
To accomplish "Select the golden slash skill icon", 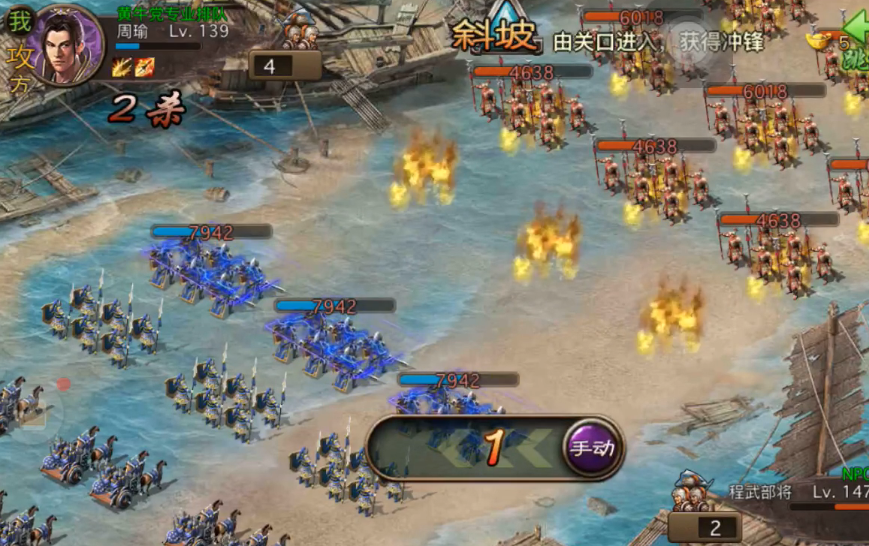I will (x=123, y=67).
